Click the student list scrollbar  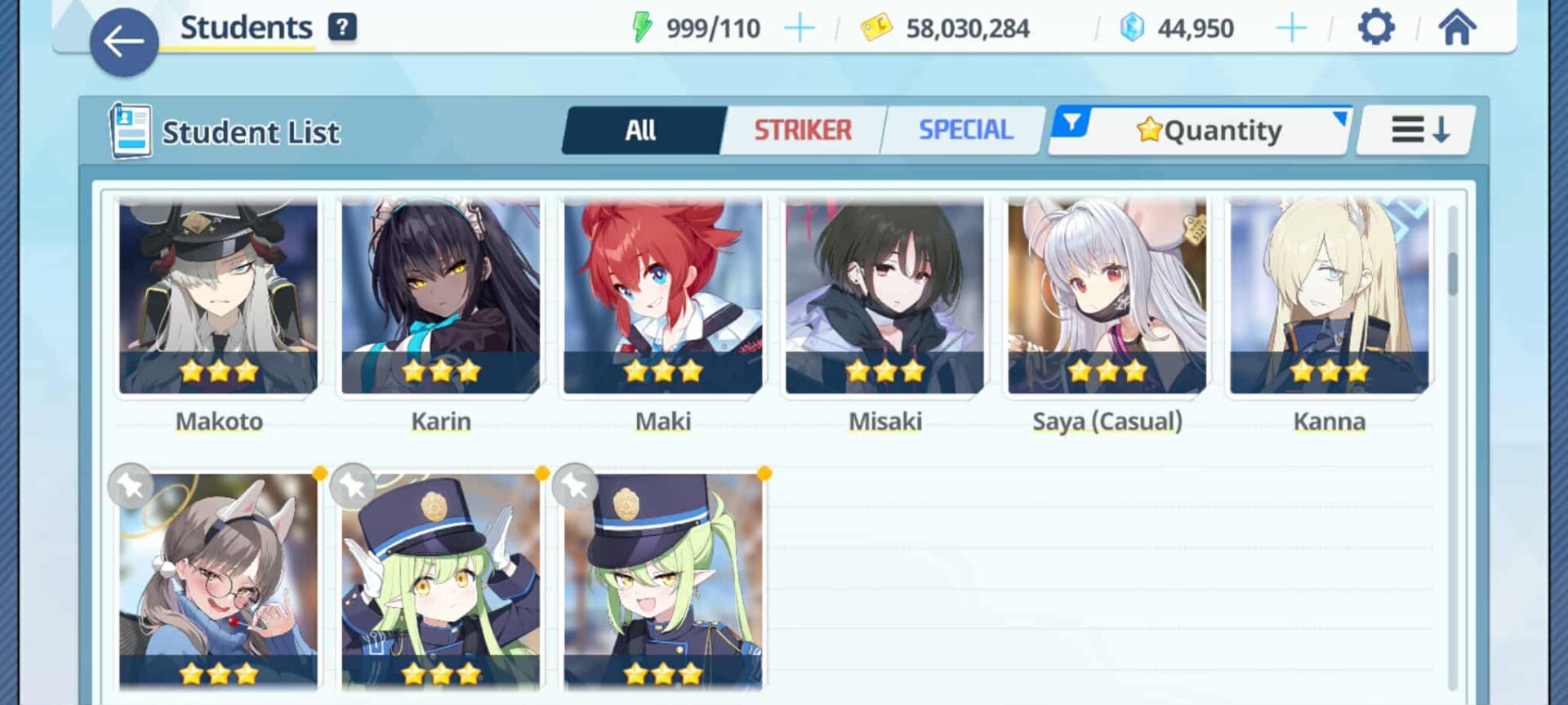tap(1453, 274)
